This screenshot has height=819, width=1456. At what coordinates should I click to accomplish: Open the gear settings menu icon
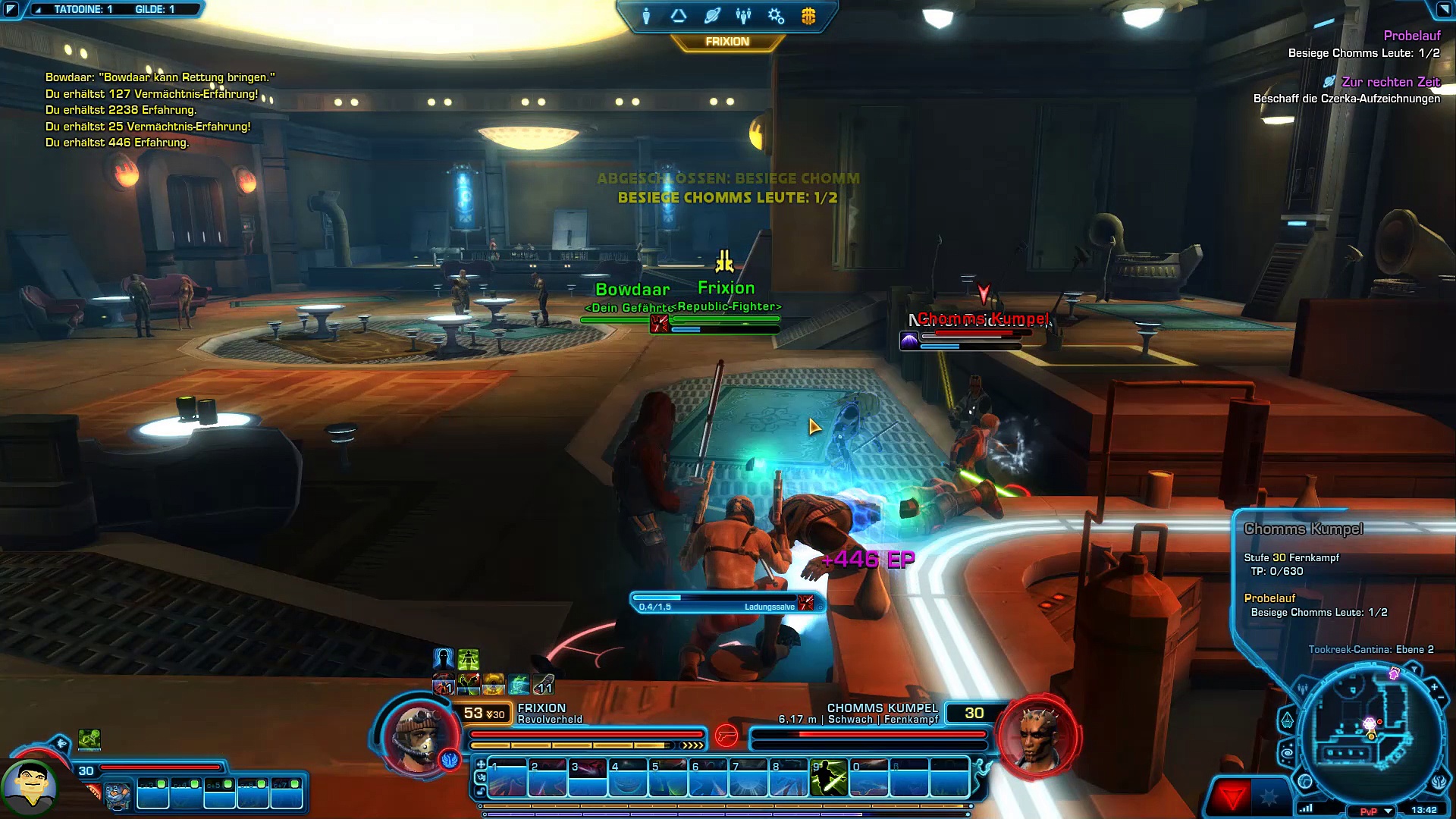pyautogui.click(x=776, y=16)
